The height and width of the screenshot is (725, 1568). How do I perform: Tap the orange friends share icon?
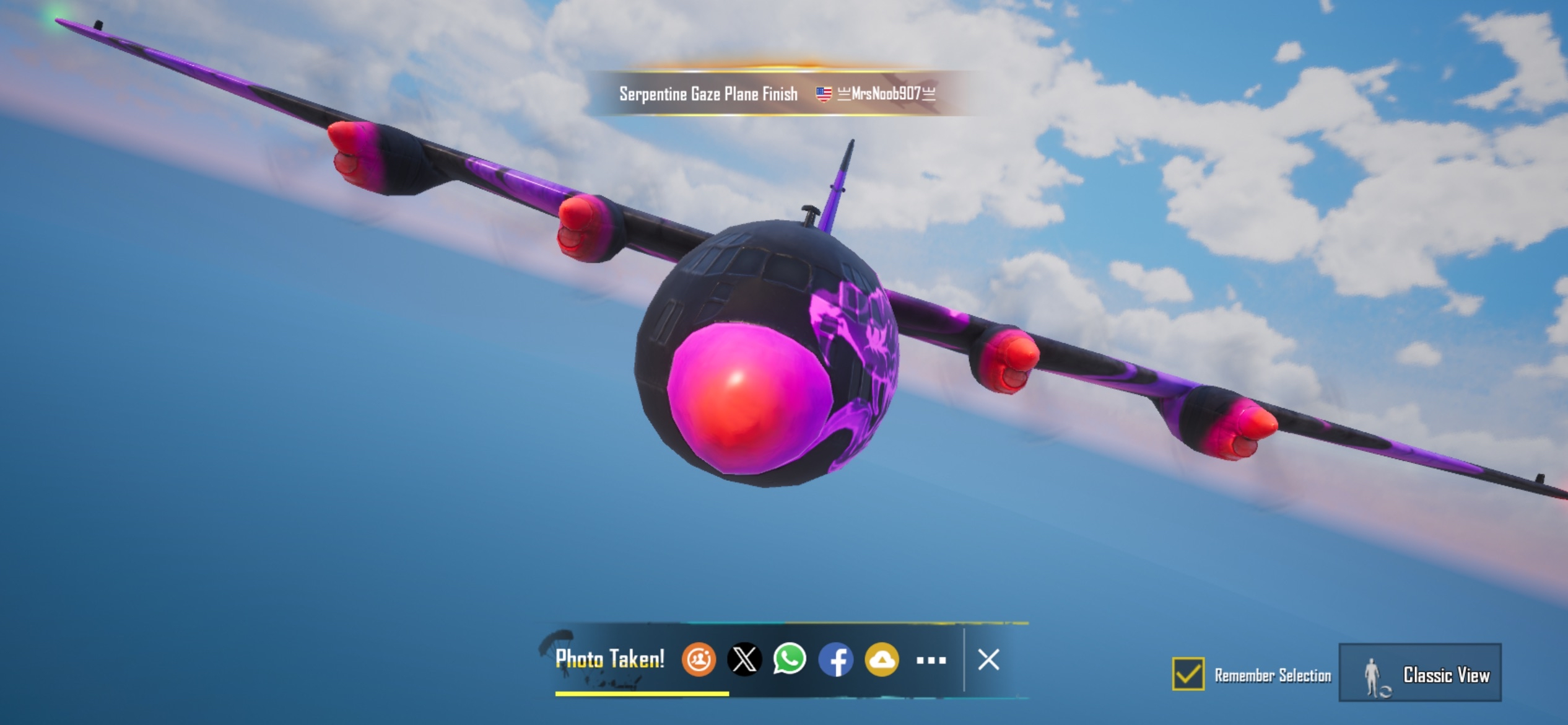pos(699,659)
